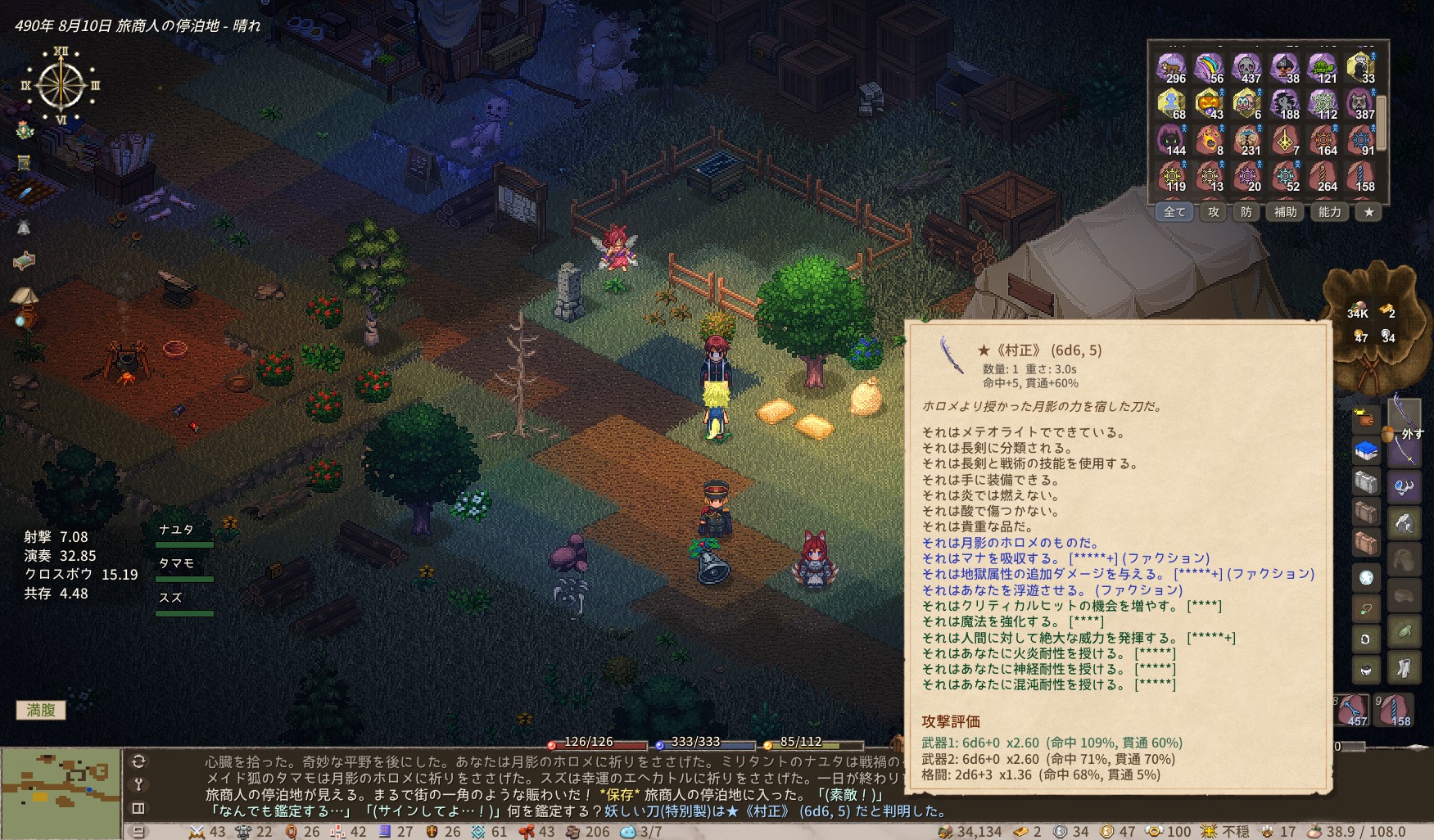Click the 外す unequip button
This screenshot has height=840, width=1434.
pyautogui.click(x=1412, y=434)
